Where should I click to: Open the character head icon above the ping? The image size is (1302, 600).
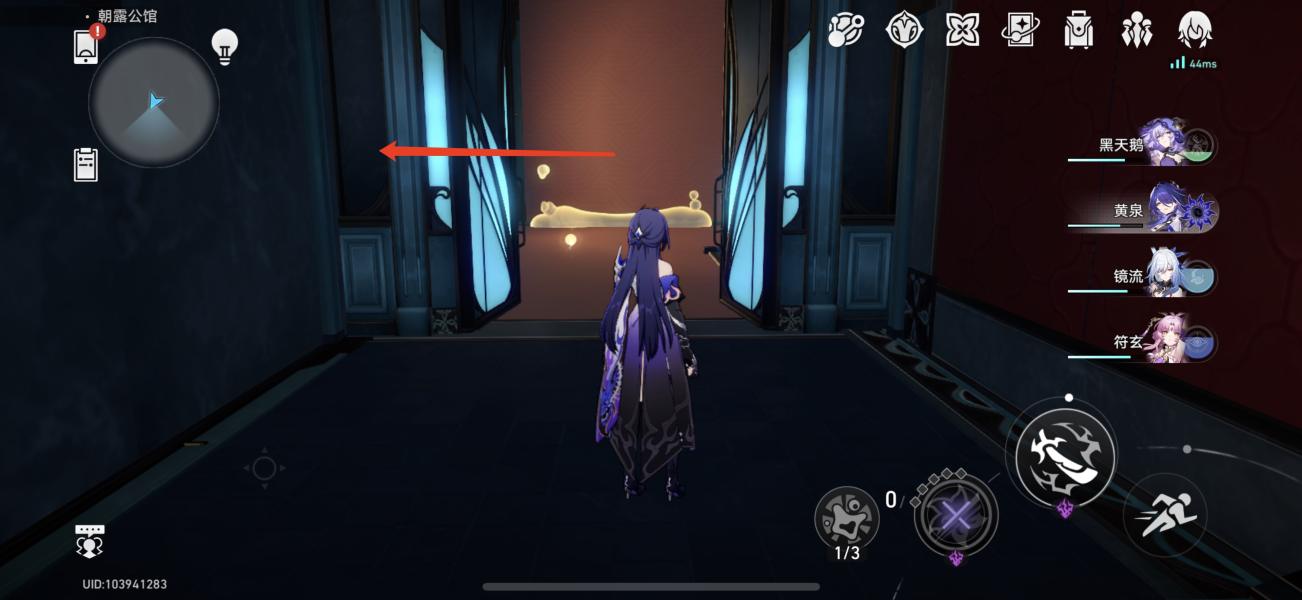tap(1195, 30)
